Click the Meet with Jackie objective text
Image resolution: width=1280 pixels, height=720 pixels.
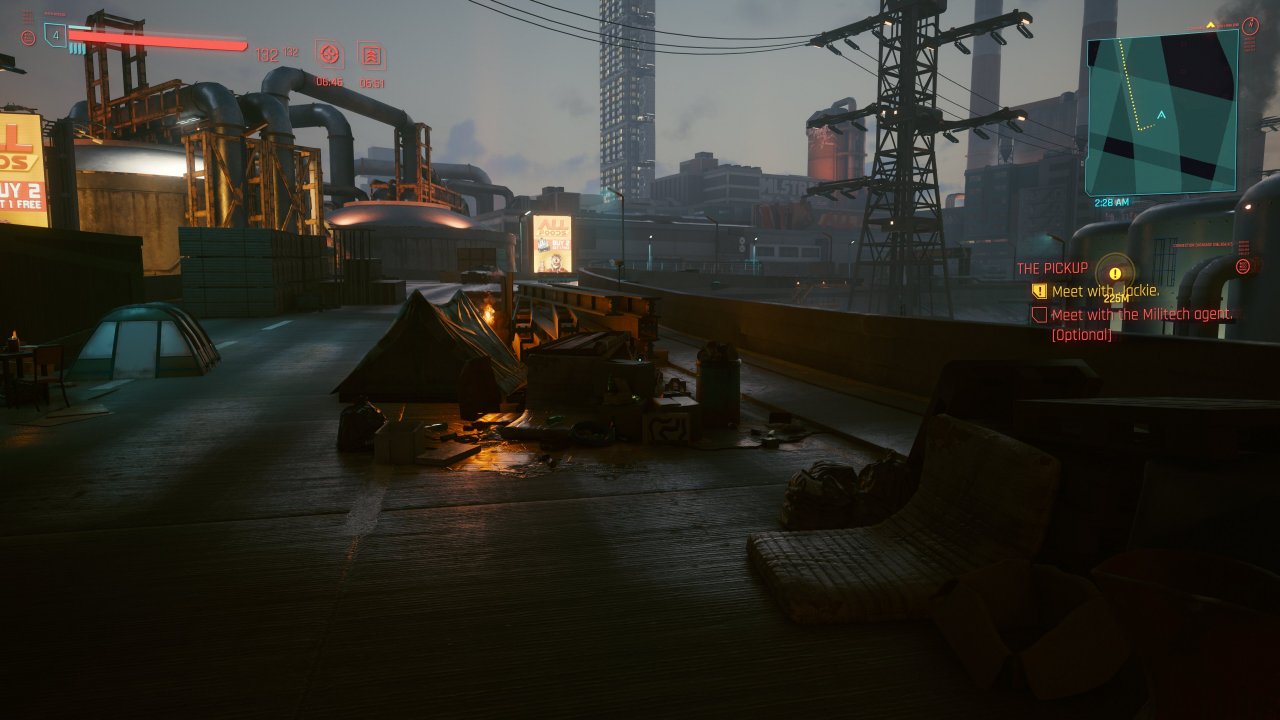(x=1104, y=290)
